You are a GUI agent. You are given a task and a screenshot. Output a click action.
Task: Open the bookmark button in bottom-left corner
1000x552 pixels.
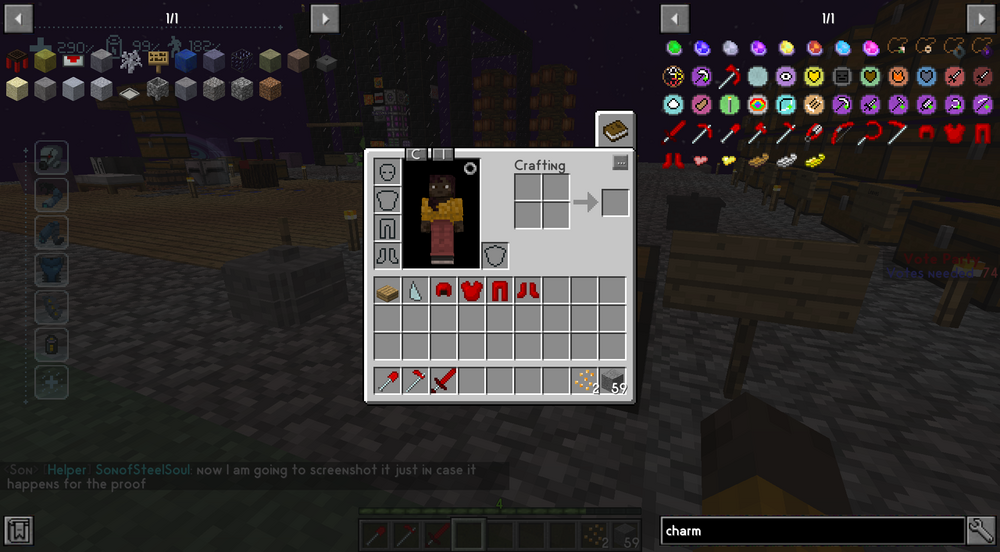pos(19,531)
